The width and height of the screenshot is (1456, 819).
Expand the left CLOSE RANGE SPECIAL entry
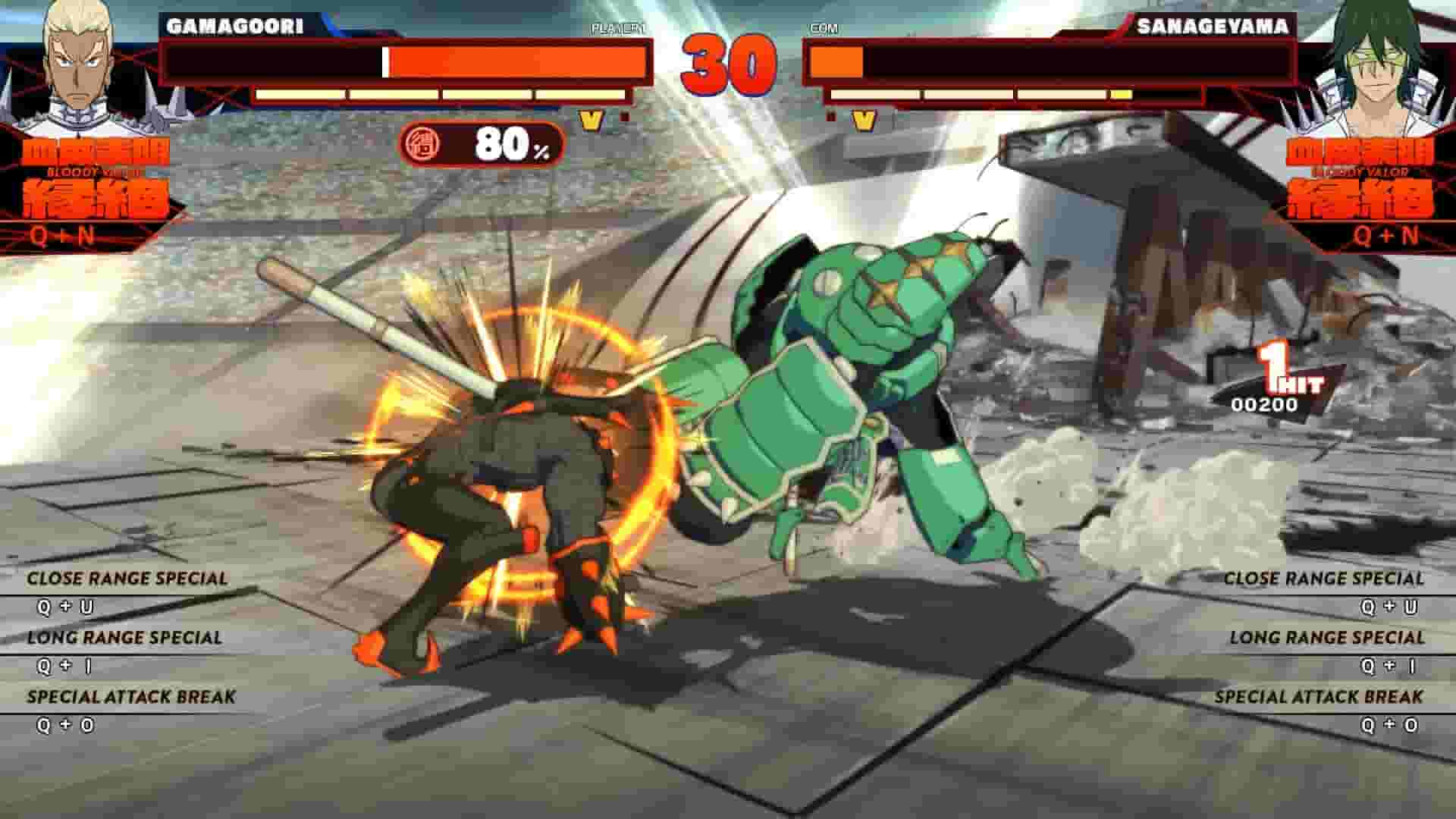pyautogui.click(x=127, y=576)
